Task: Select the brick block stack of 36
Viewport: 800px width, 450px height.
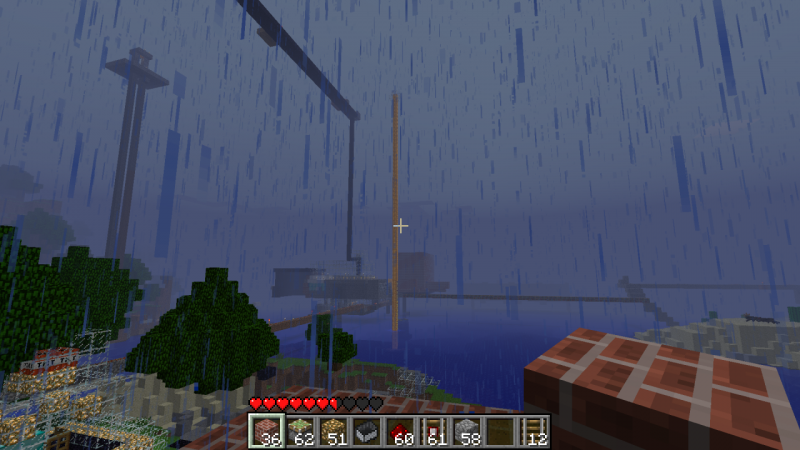Action: 265,431
